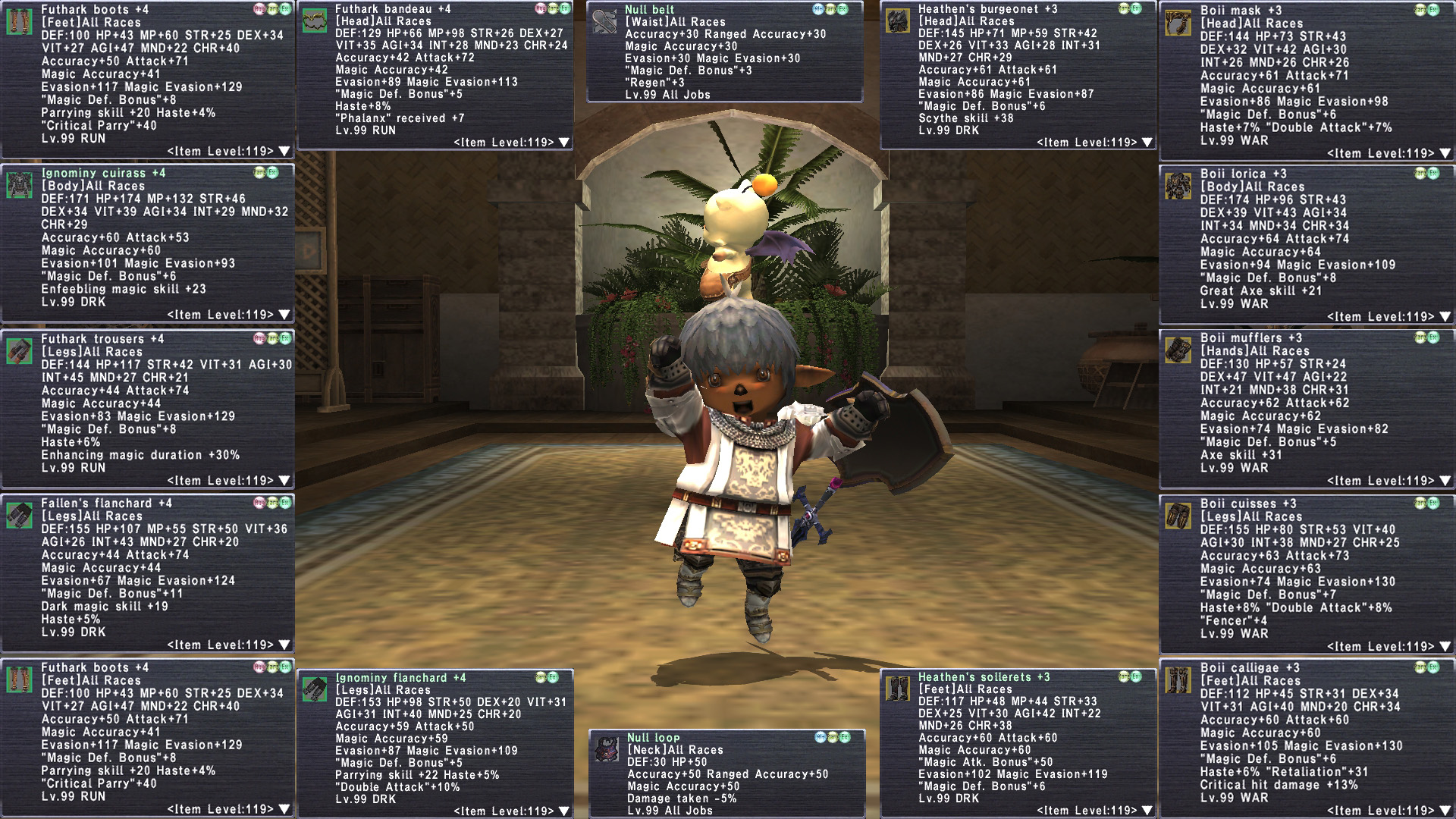The width and height of the screenshot is (1456, 819).
Task: Click the Boii mufflers +3 hands icon
Action: pos(1178,350)
